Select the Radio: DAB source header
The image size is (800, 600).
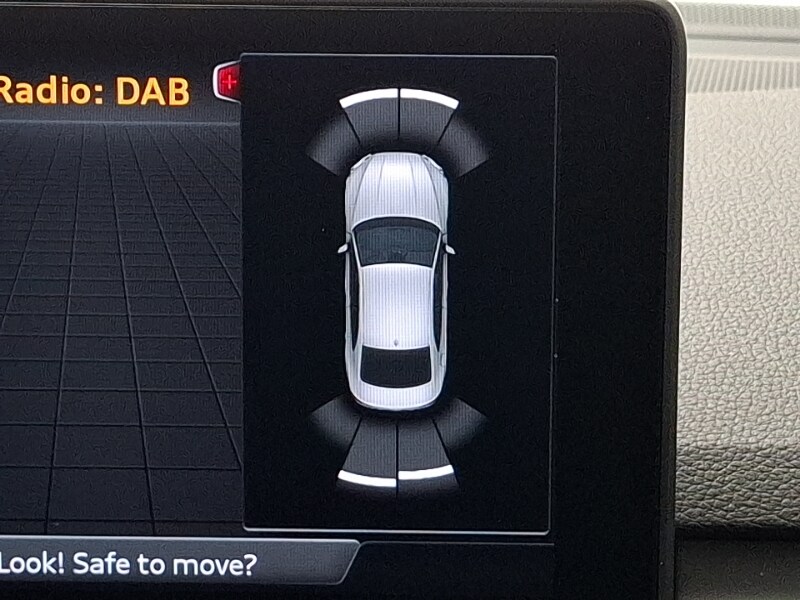pyautogui.click(x=95, y=91)
